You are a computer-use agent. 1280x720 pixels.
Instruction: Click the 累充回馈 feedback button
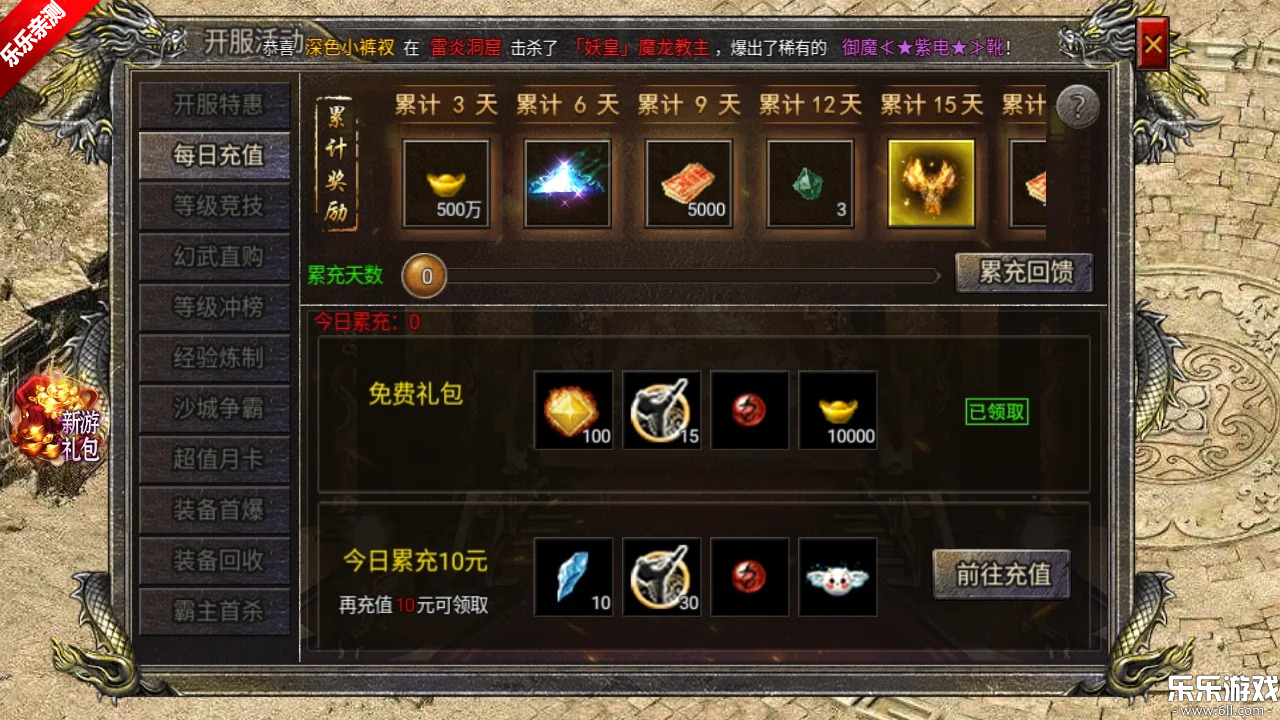(x=1022, y=272)
